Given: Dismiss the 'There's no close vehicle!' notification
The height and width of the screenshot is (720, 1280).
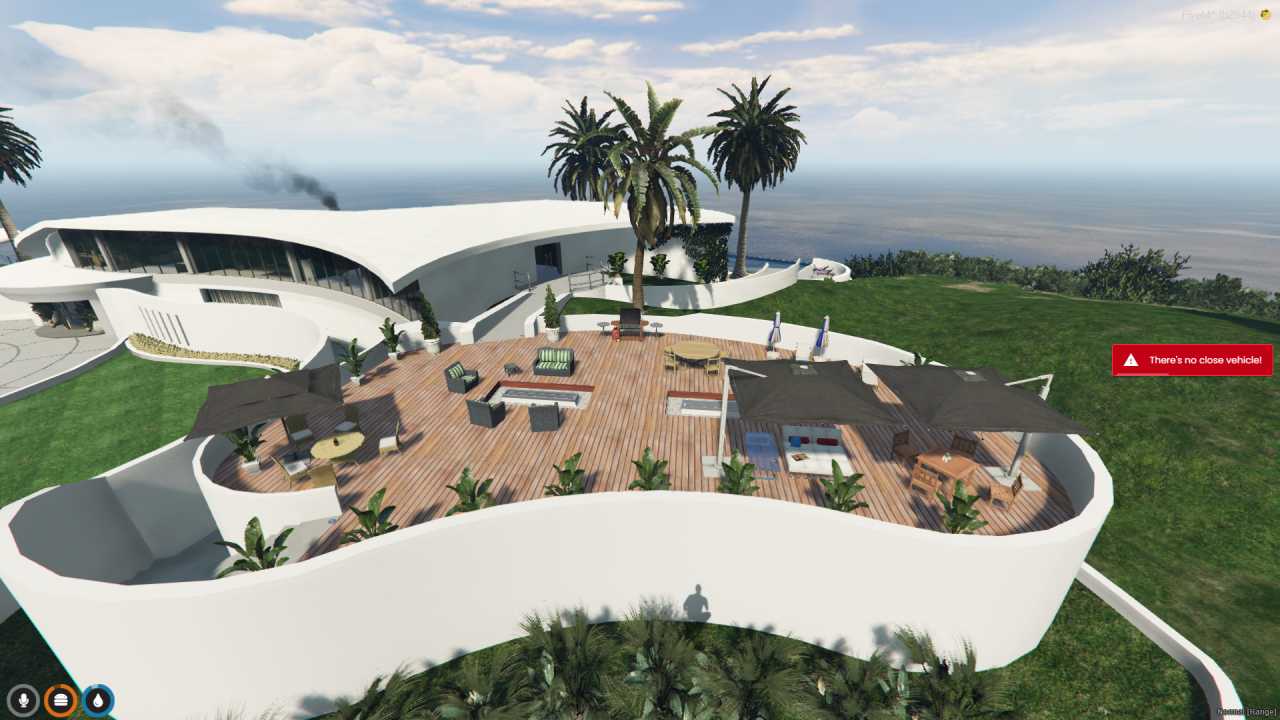Looking at the screenshot, I should (x=1192, y=360).
